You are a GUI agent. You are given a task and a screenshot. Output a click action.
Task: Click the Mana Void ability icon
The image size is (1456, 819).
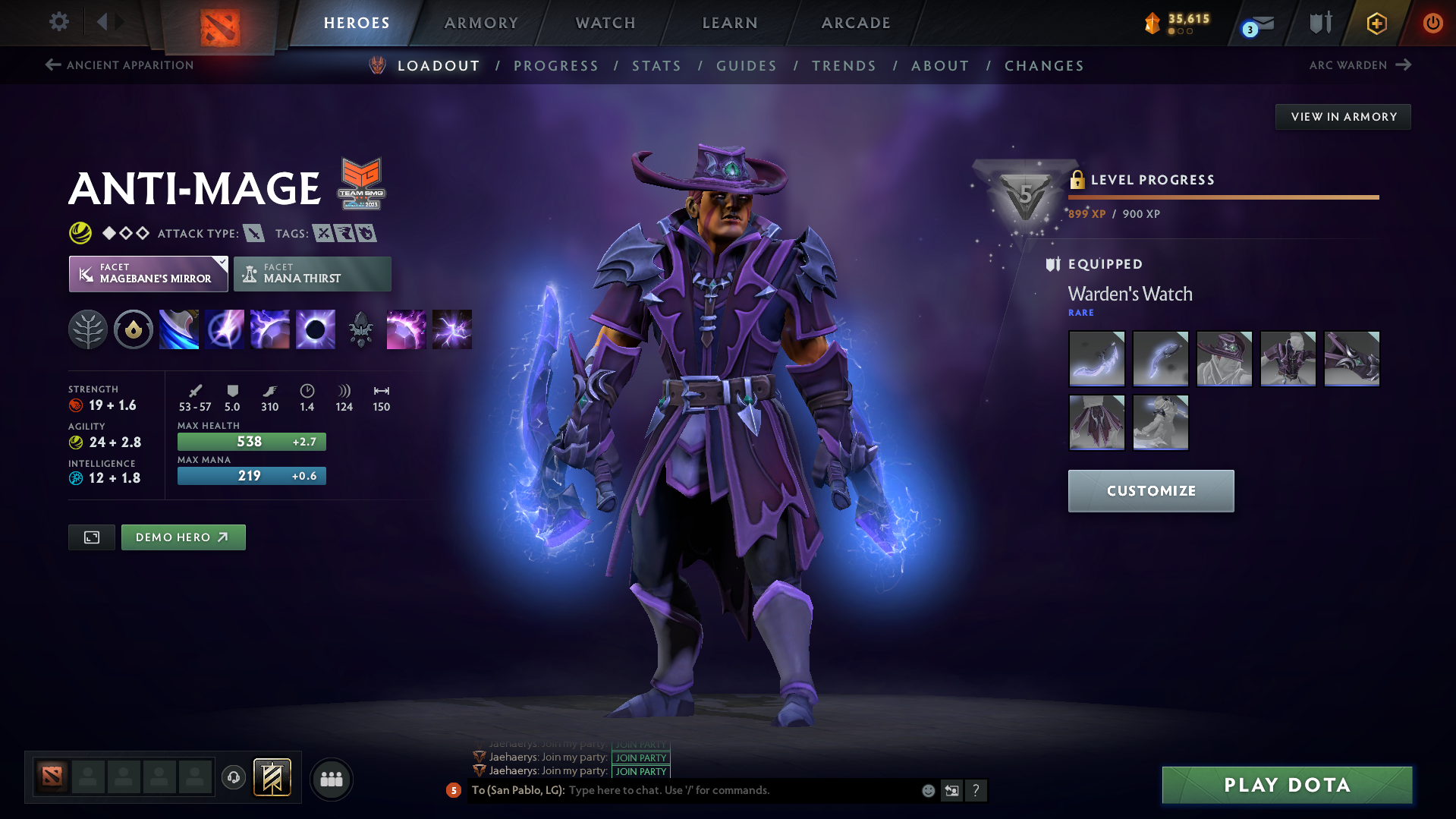[x=316, y=329]
